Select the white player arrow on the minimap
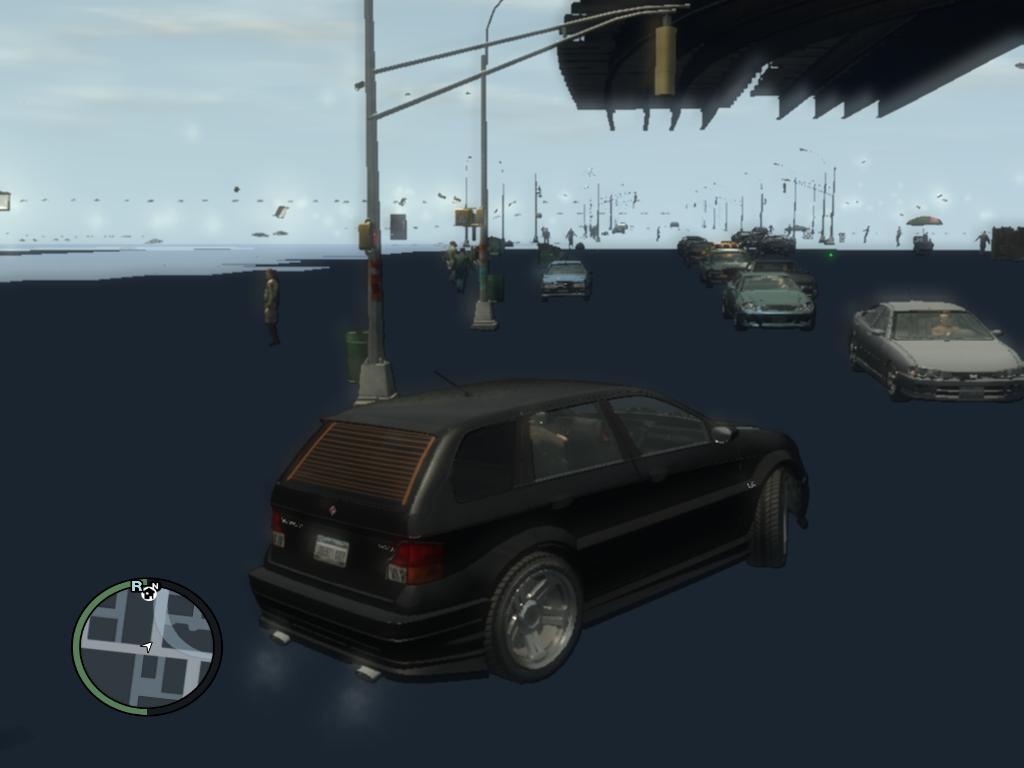 [x=147, y=647]
